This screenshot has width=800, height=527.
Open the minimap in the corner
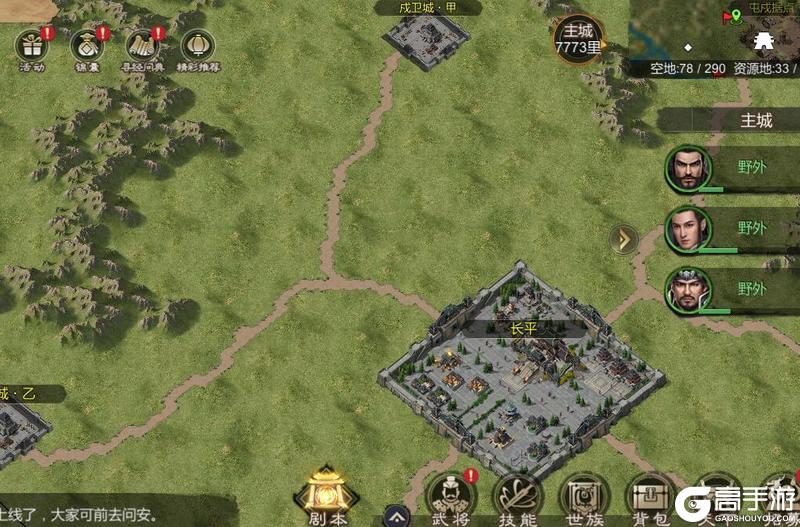tap(714, 30)
